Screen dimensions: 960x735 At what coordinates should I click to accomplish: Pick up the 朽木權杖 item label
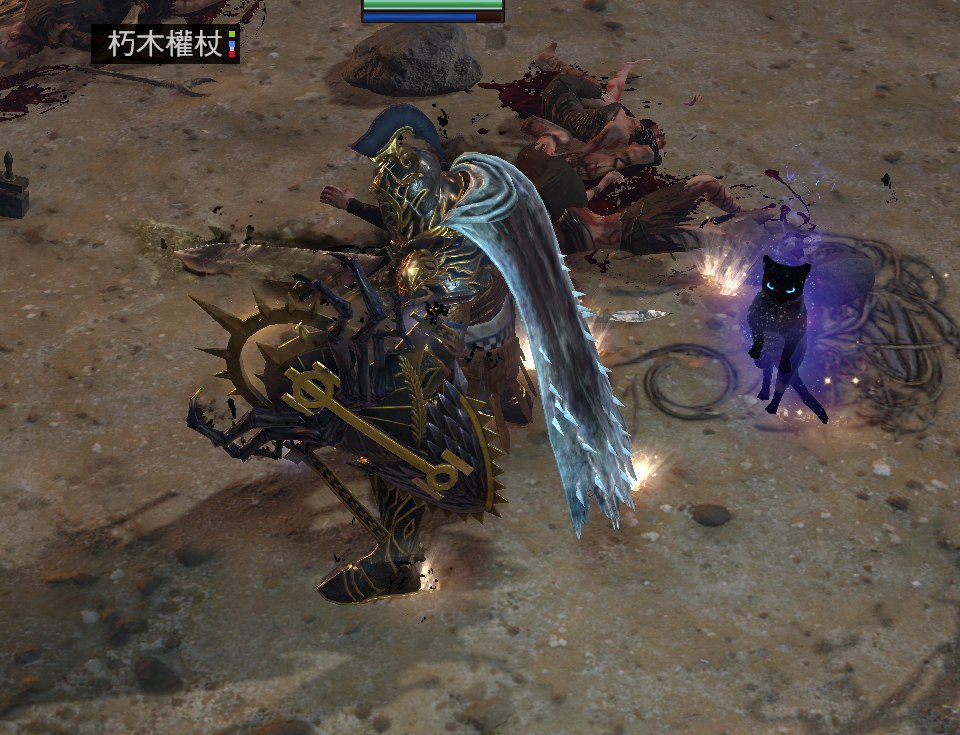click(165, 45)
